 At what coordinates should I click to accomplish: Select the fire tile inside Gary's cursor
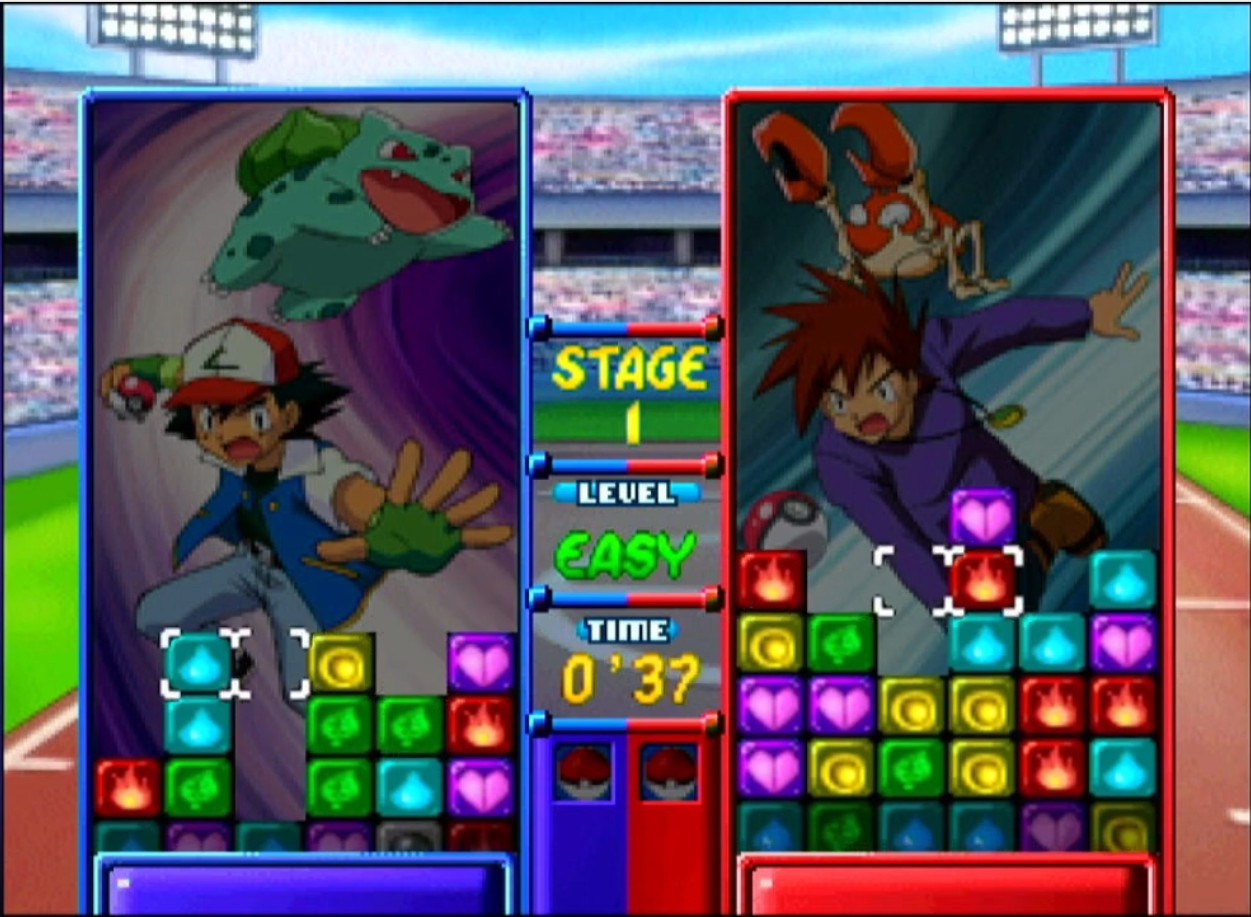coord(984,581)
